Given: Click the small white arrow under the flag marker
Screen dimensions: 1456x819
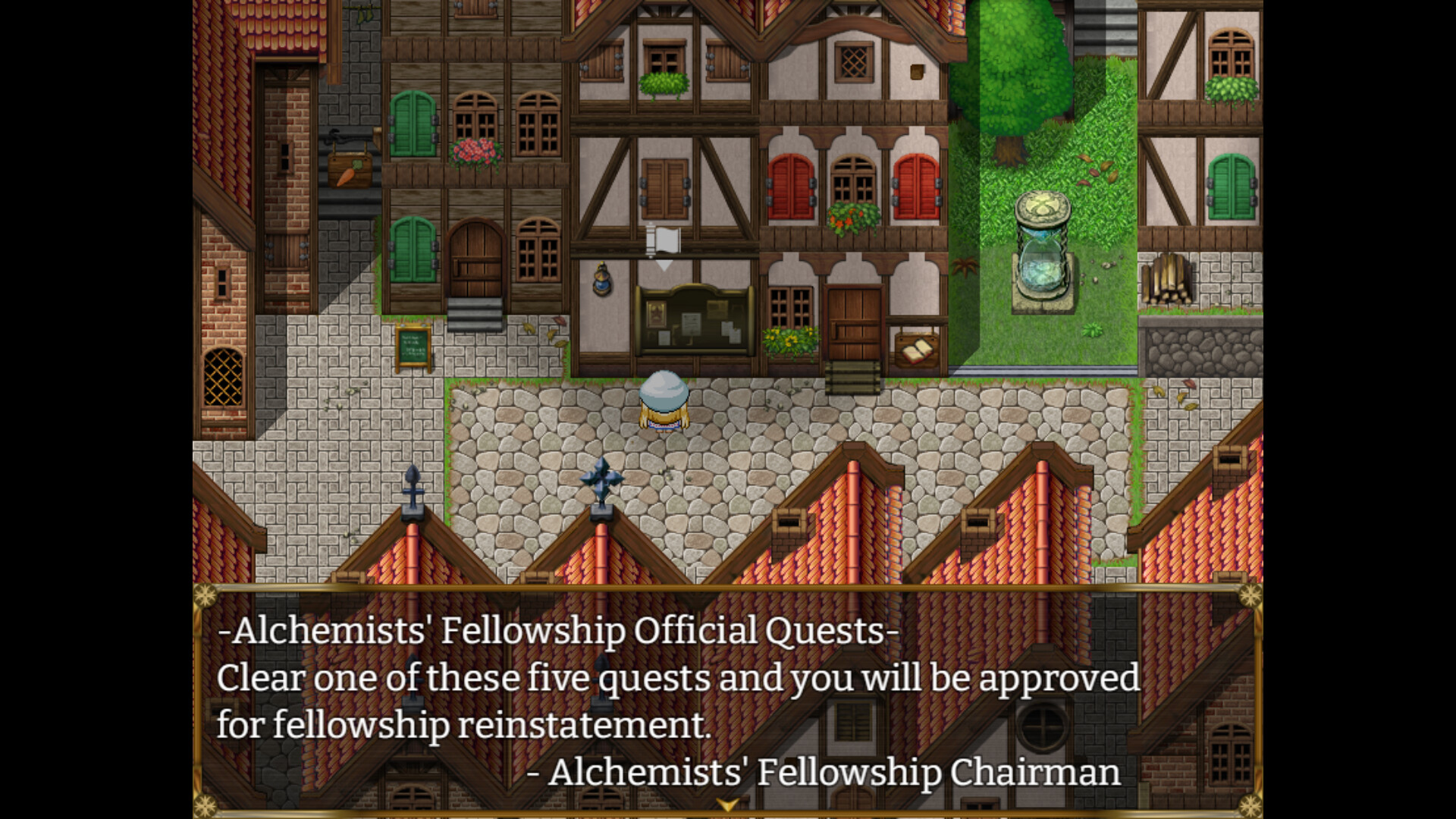Looking at the screenshot, I should pos(665,265).
